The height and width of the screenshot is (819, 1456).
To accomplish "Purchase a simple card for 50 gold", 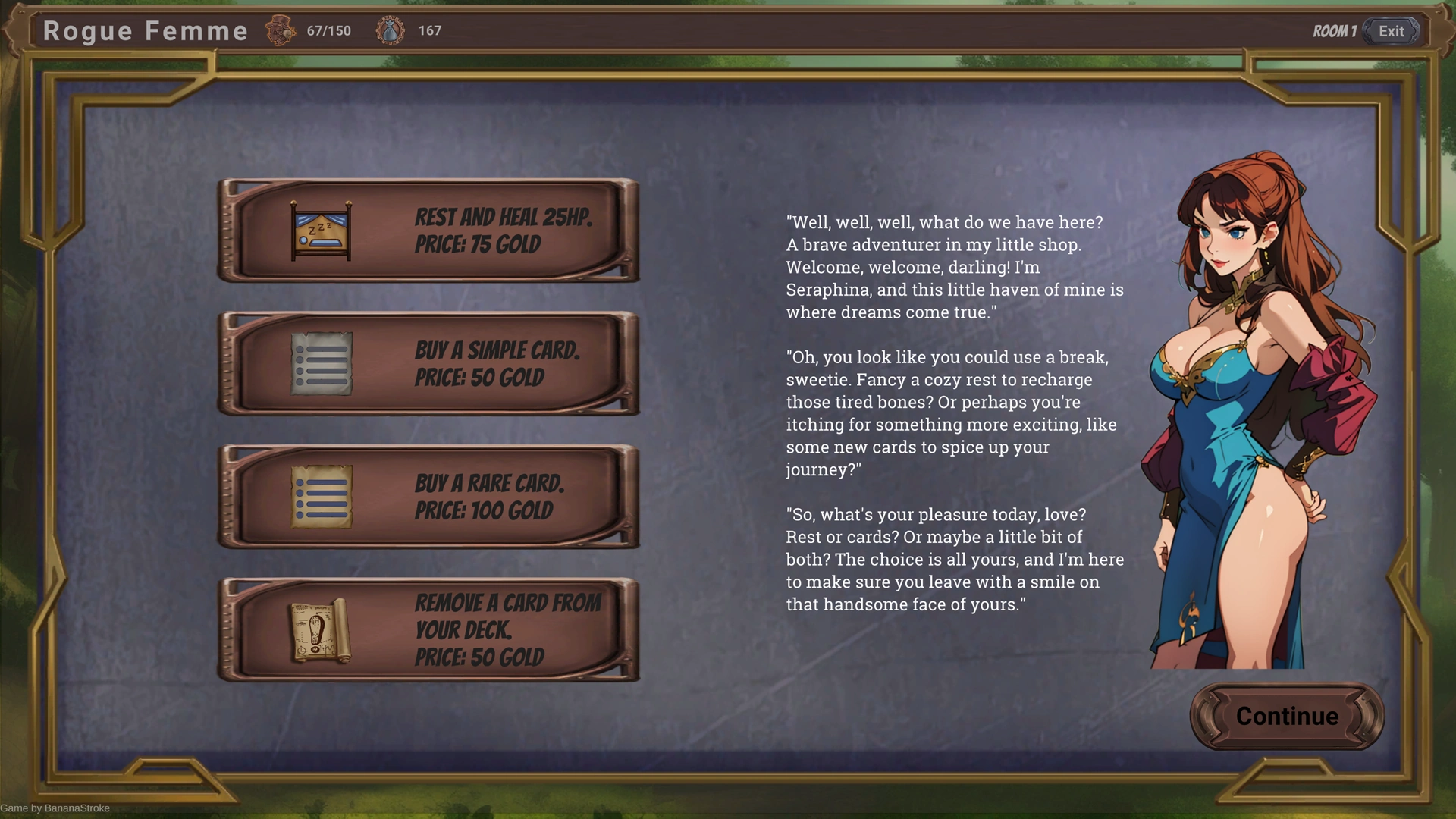I will tap(428, 364).
